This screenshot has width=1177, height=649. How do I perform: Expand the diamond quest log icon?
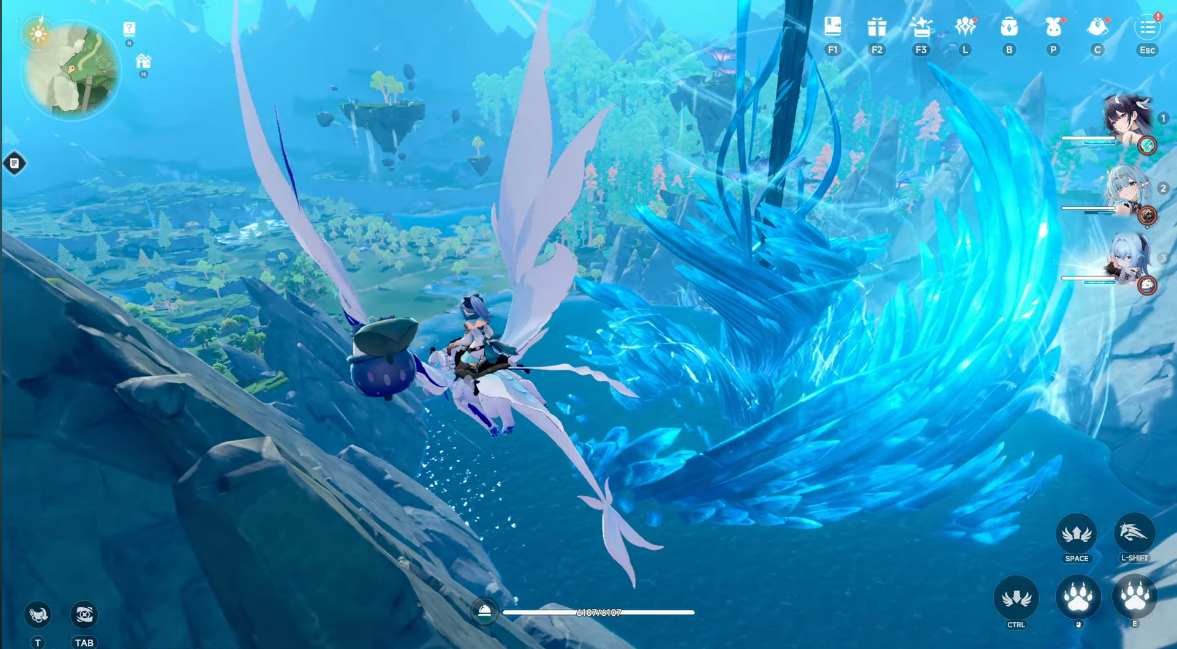(14, 162)
